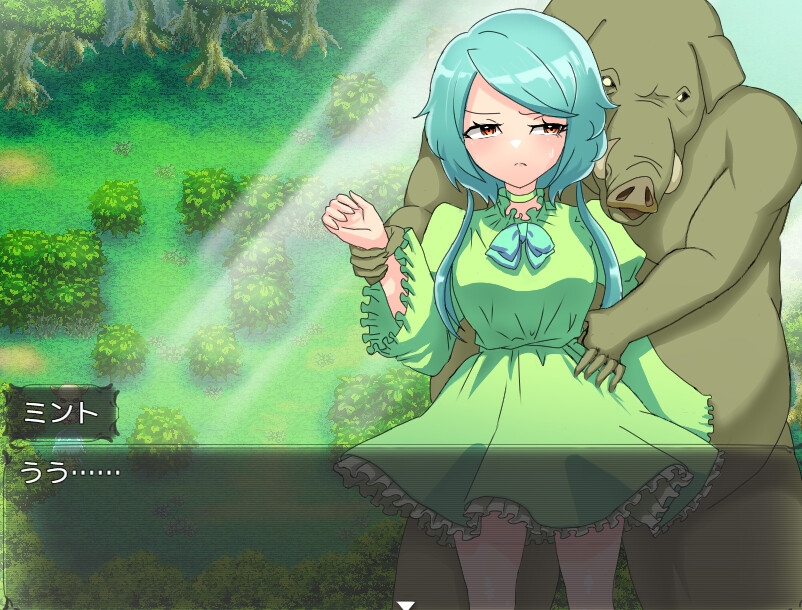The width and height of the screenshot is (802, 610).
Task: Click the dialogue message box reading うう……
Action: pos(400,525)
